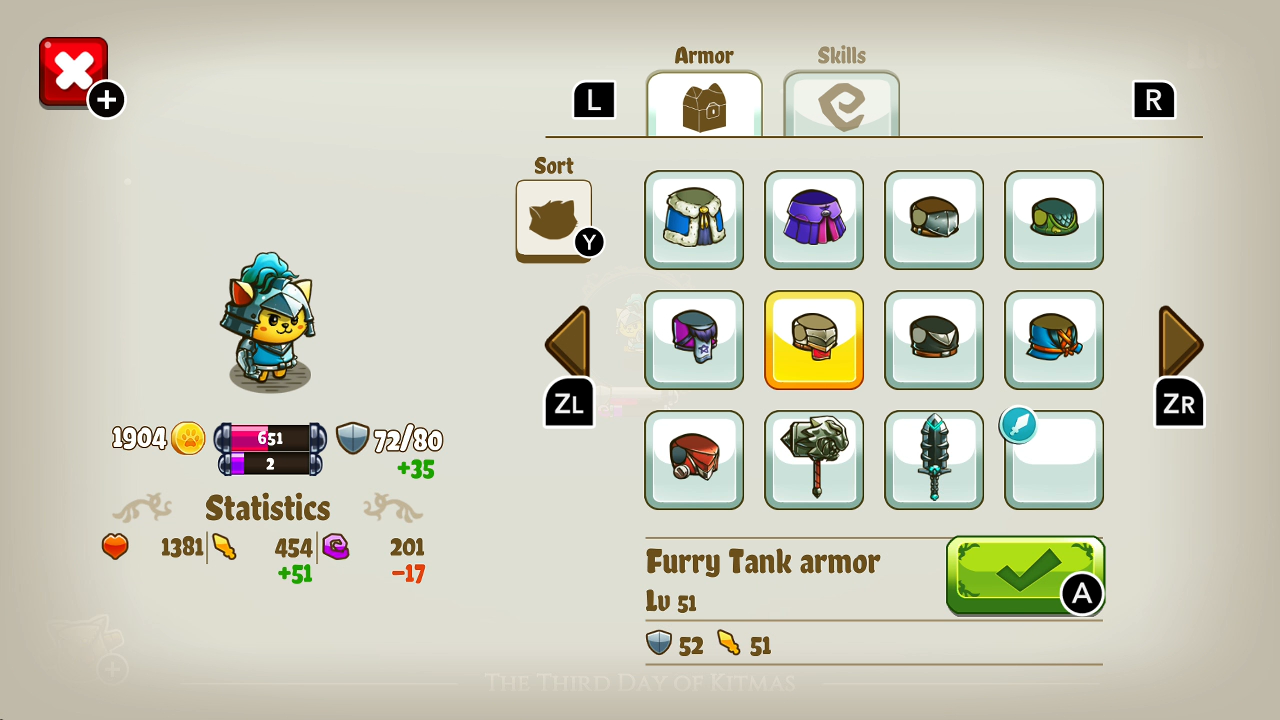1280x720 pixels.
Task: Select the royal blue king's crown helmet
Action: point(694,220)
